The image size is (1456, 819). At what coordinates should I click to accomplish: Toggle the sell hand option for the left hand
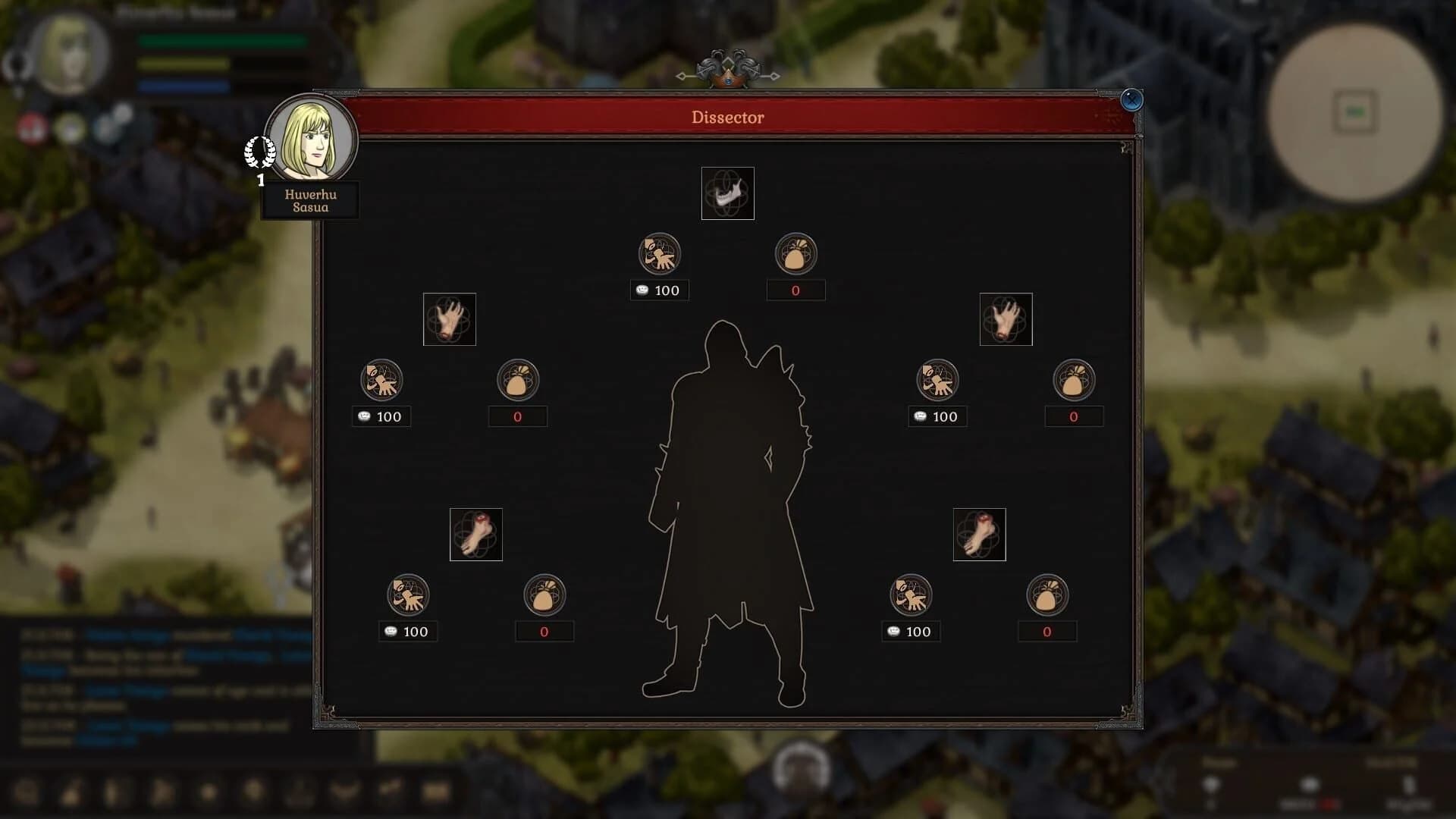[x=381, y=380]
